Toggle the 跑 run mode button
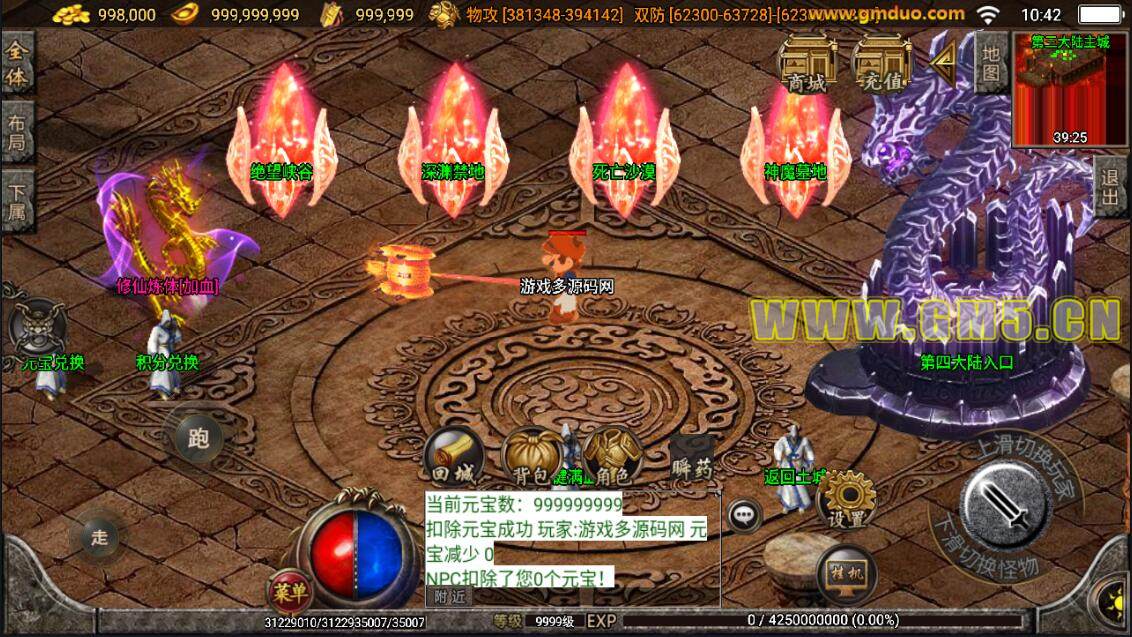 198,438
